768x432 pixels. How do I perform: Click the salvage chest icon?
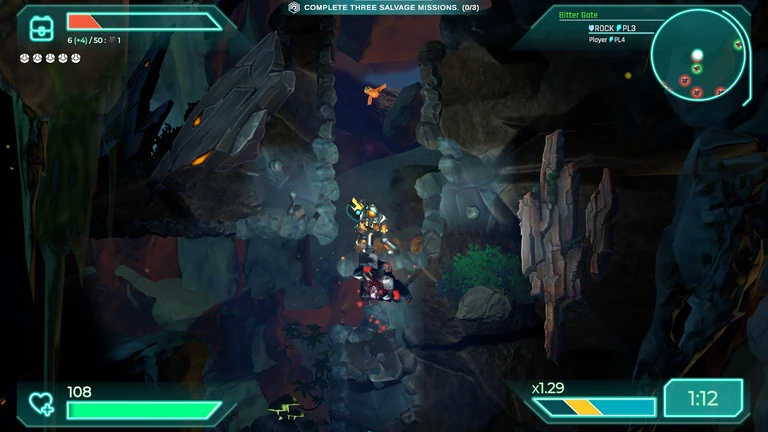(41, 27)
